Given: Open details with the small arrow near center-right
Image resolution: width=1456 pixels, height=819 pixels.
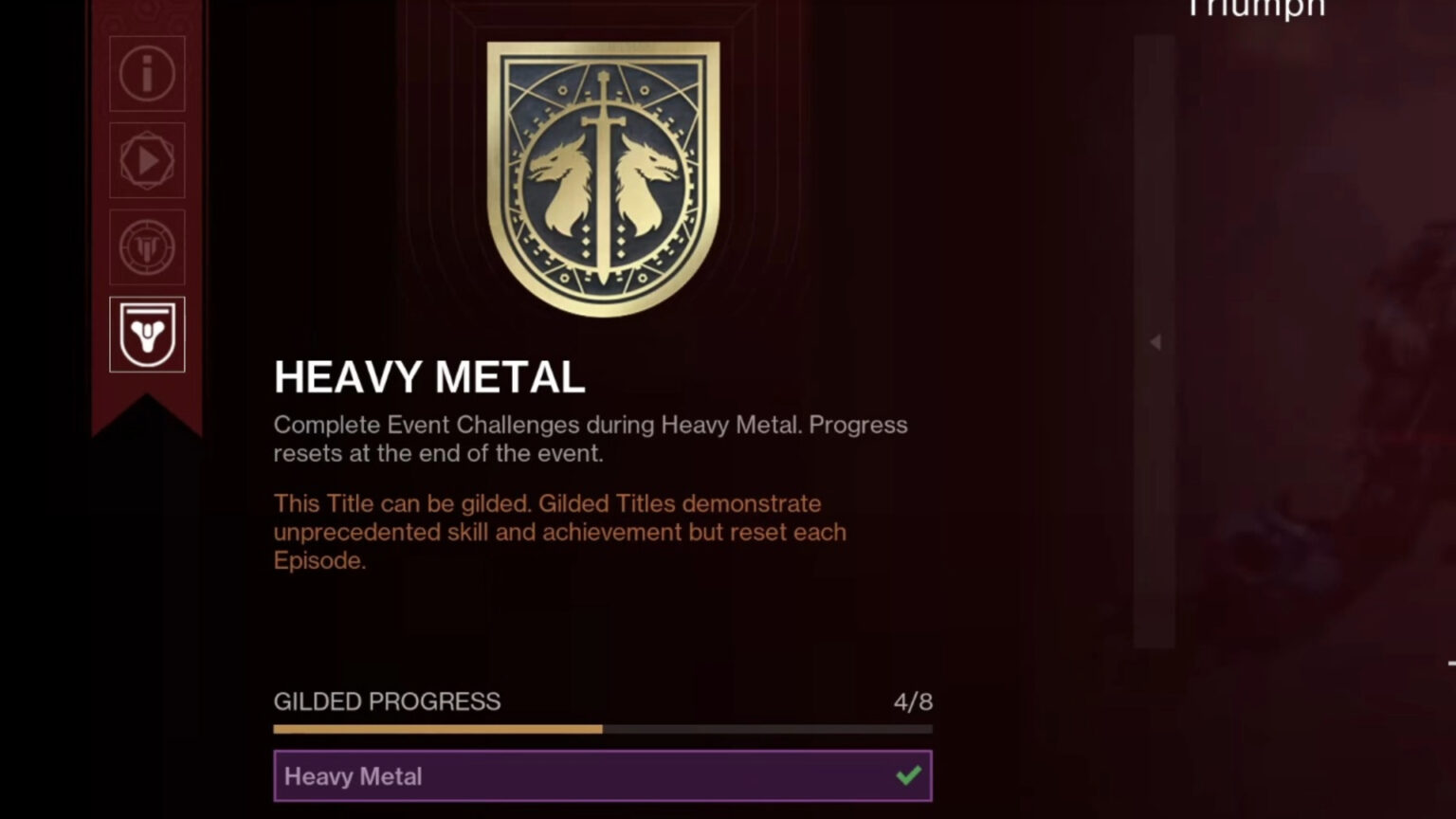Looking at the screenshot, I should 1156,343.
